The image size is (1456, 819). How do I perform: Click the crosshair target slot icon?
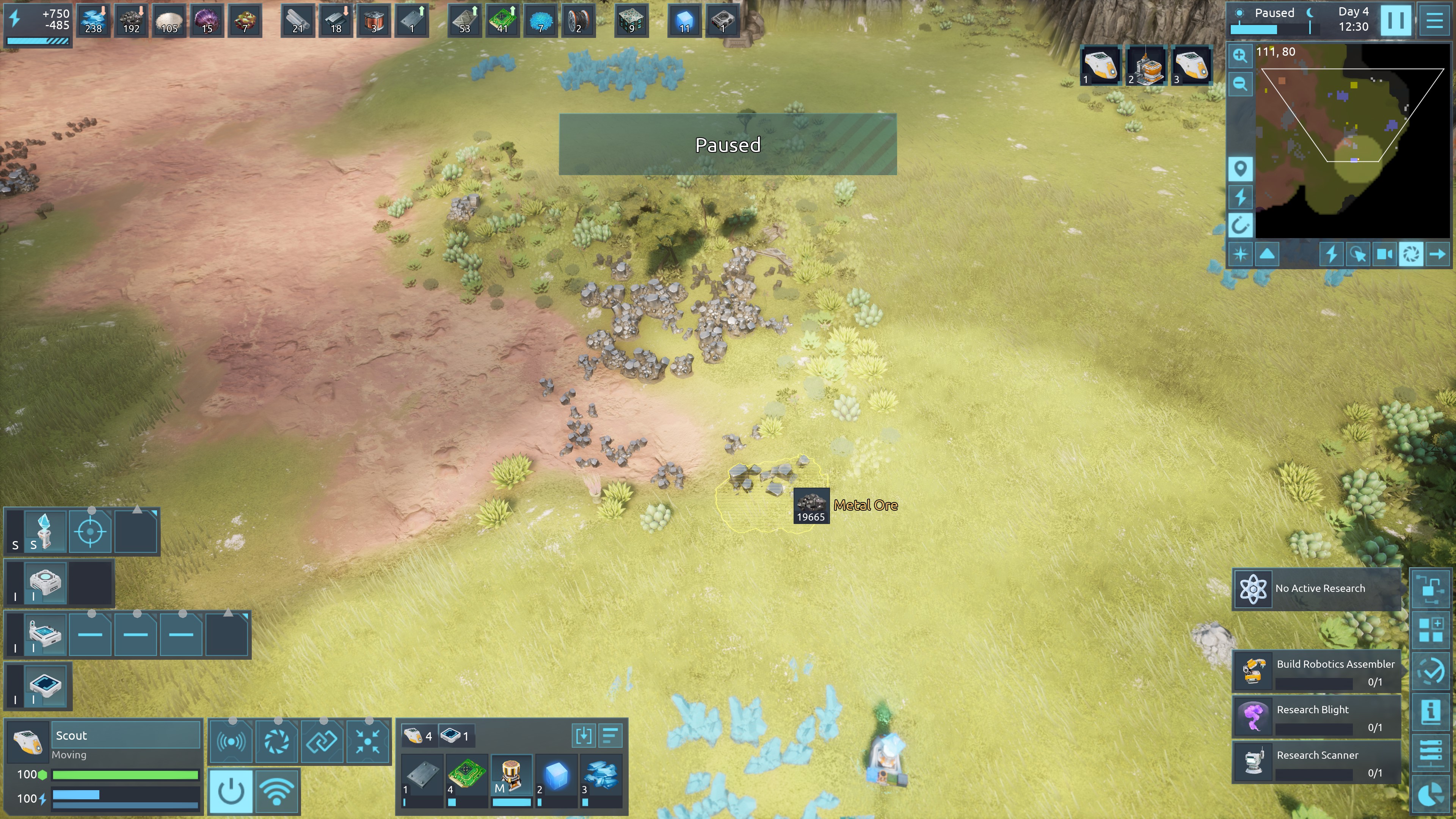90,531
